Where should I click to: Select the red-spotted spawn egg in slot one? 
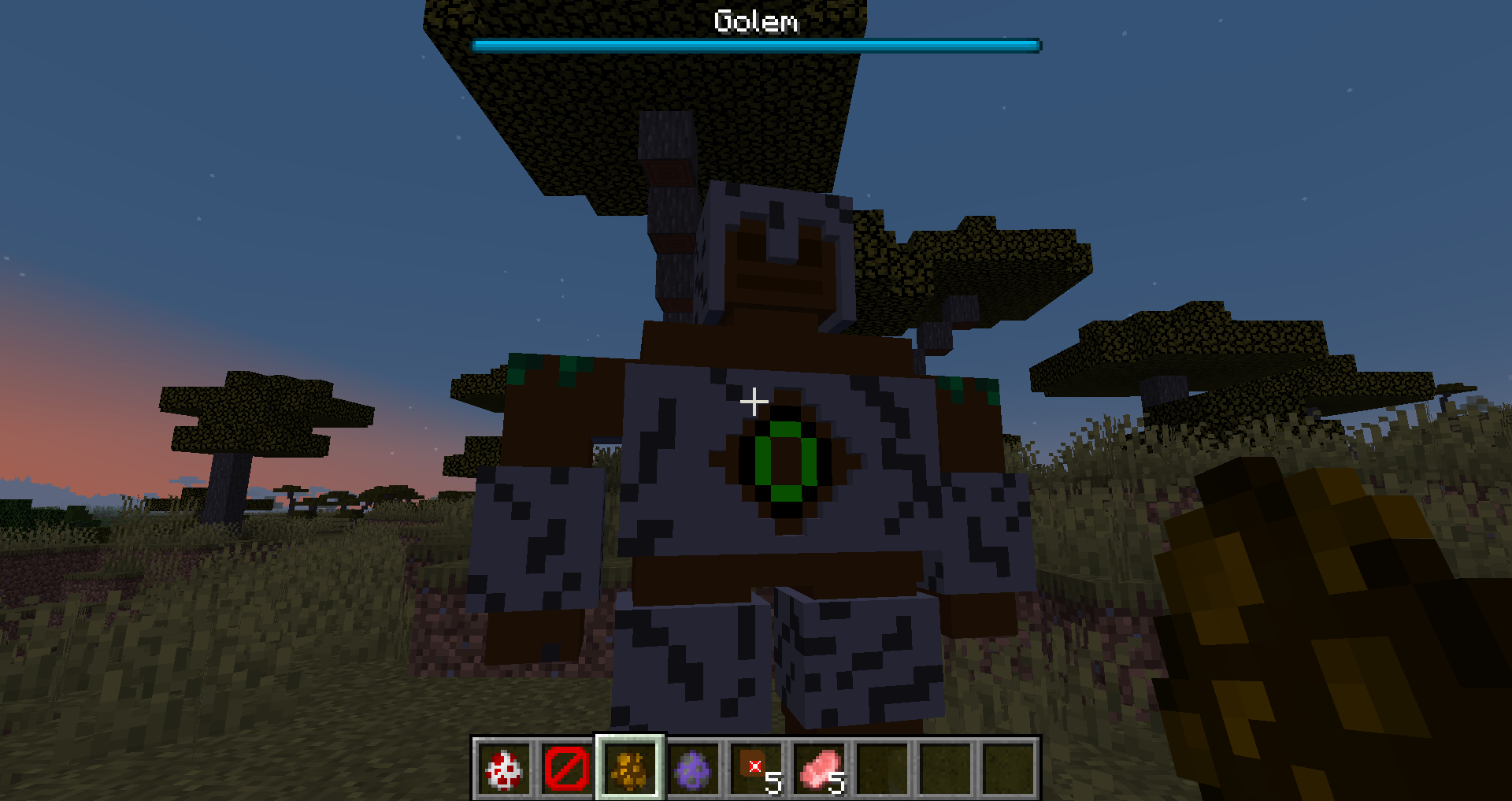coord(503,770)
